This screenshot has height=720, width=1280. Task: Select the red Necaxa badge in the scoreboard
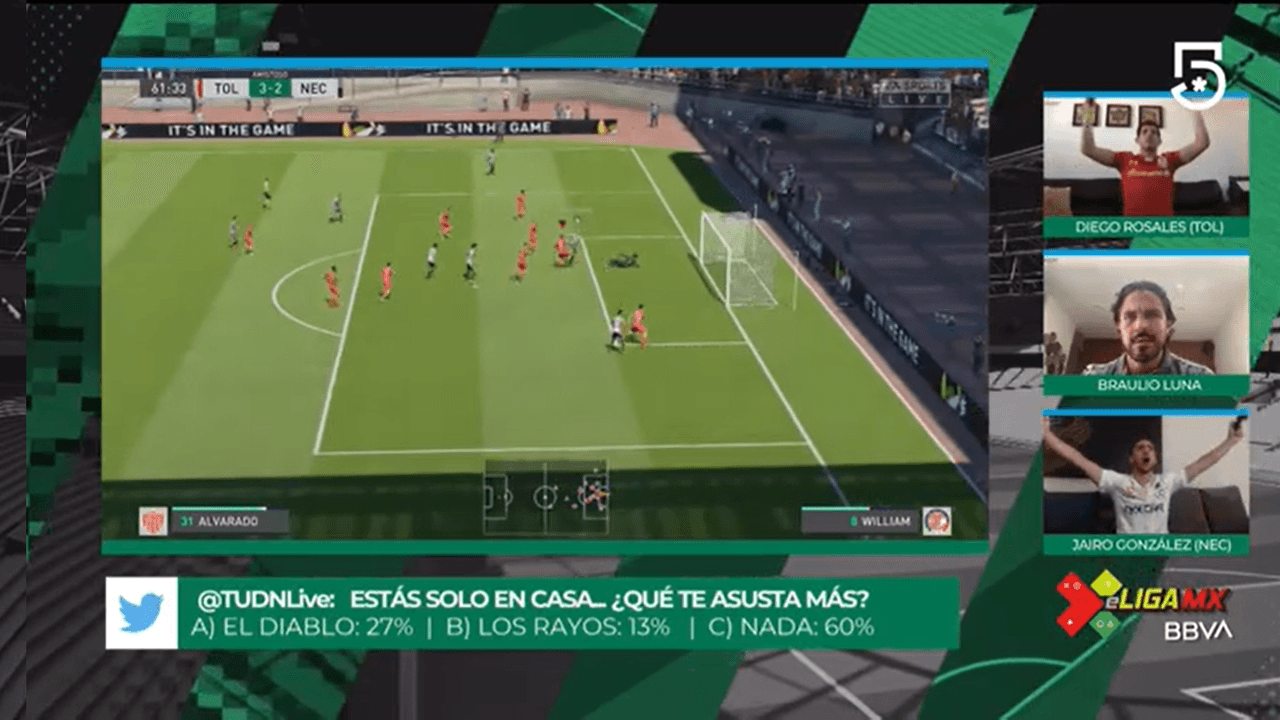(x=200, y=88)
